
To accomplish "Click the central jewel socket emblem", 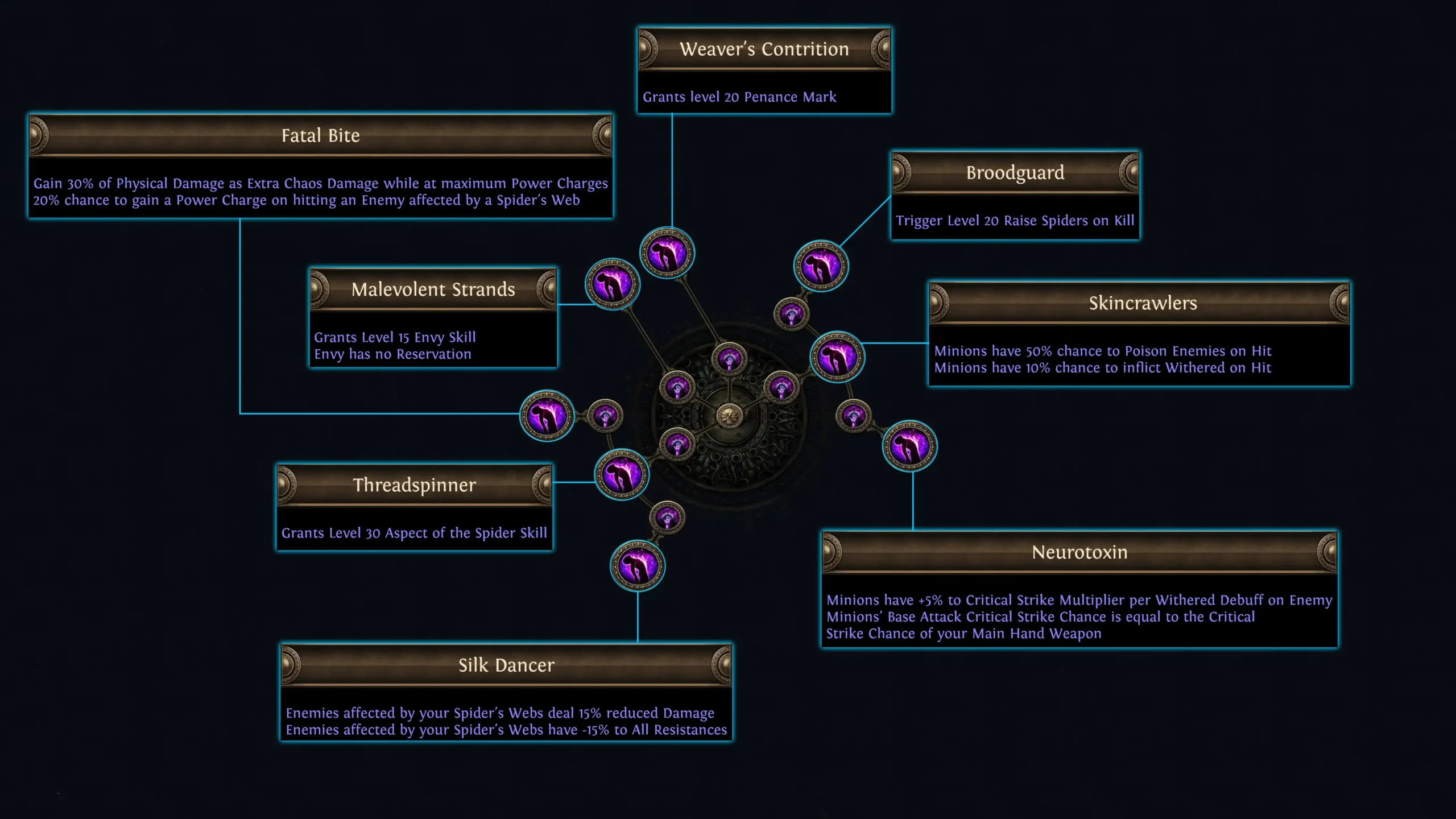I will (730, 415).
